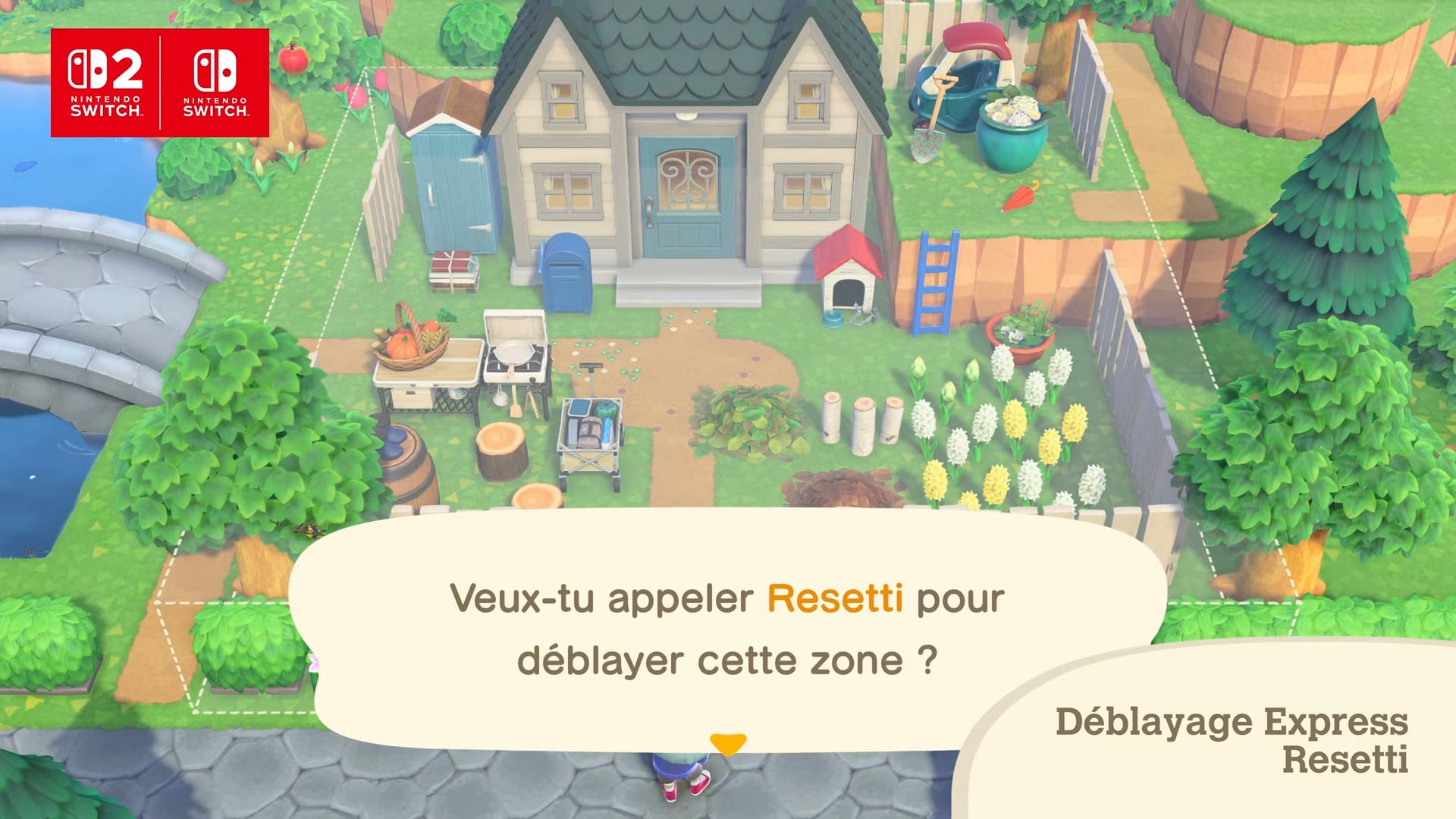1456x819 pixels.
Task: Click the orange Resetti name in the dialog
Action: pos(834,597)
